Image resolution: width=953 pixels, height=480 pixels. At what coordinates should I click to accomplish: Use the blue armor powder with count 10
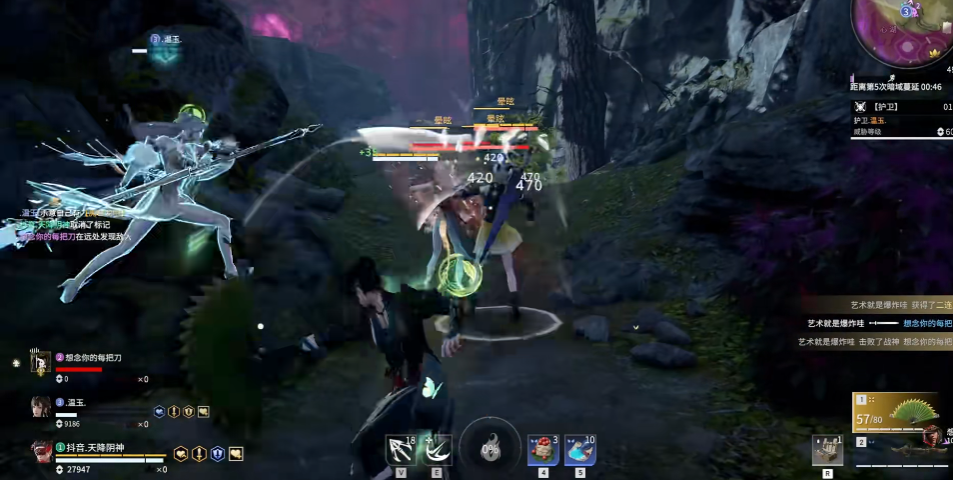pos(580,450)
